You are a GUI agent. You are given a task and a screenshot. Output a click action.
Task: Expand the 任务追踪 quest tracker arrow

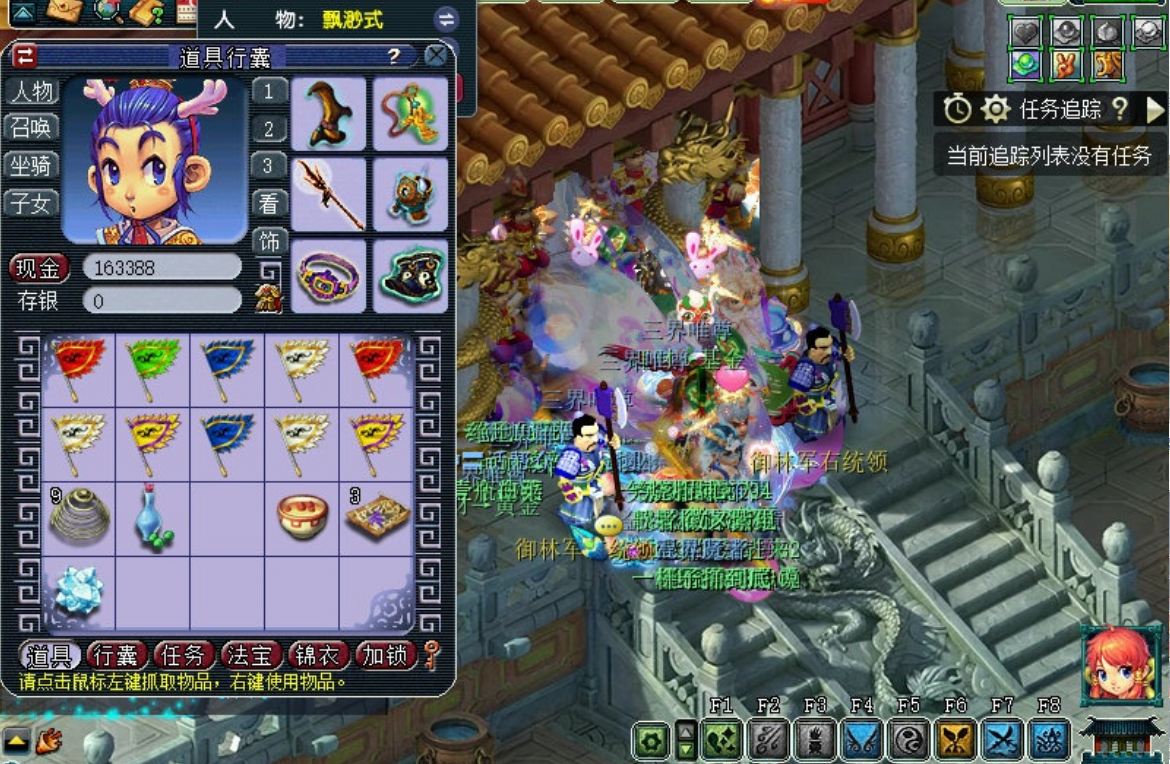(1155, 110)
